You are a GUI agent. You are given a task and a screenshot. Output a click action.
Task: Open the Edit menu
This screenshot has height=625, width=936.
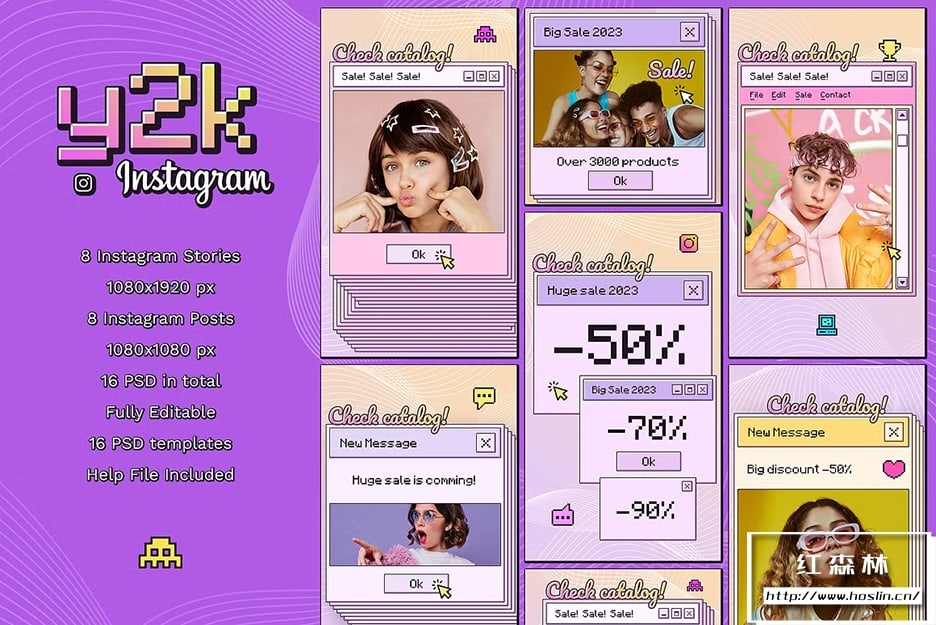click(779, 95)
